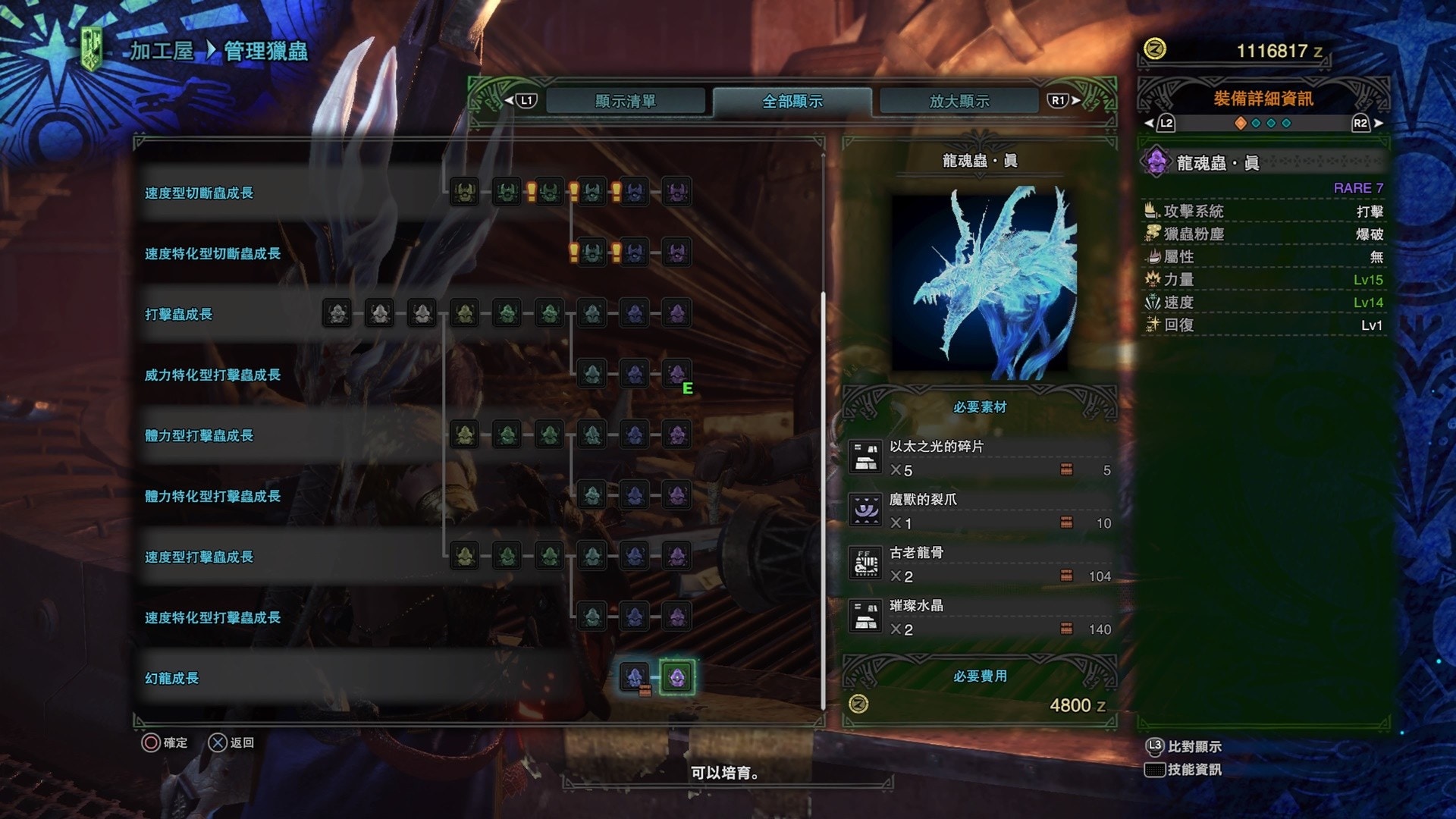1456x819 pixels.
Task: Select the highlighted 龍魂蟲・真 kinsect node
Action: pos(676,676)
